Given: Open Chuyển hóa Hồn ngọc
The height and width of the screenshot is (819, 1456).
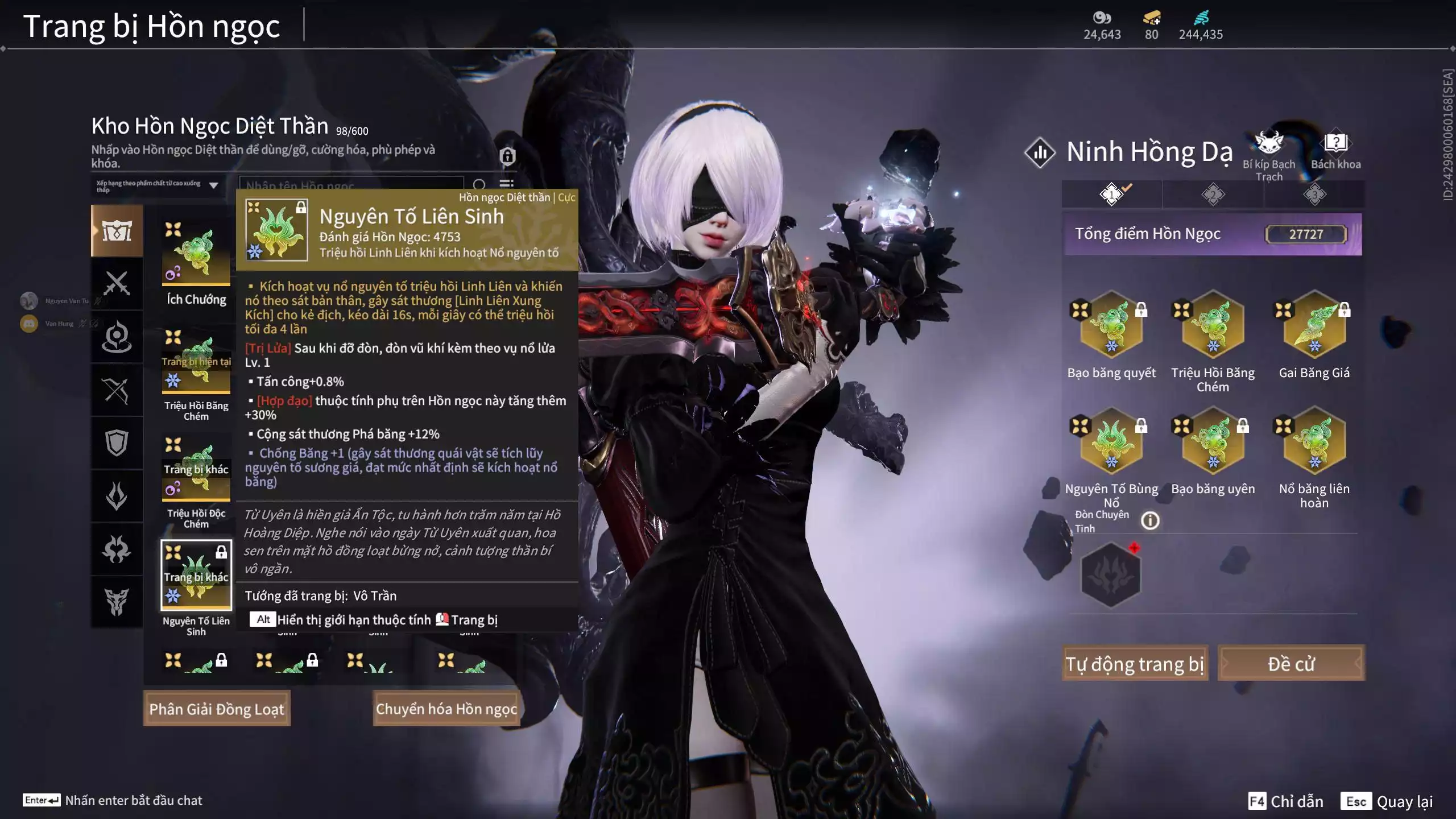Looking at the screenshot, I should pyautogui.click(x=446, y=709).
